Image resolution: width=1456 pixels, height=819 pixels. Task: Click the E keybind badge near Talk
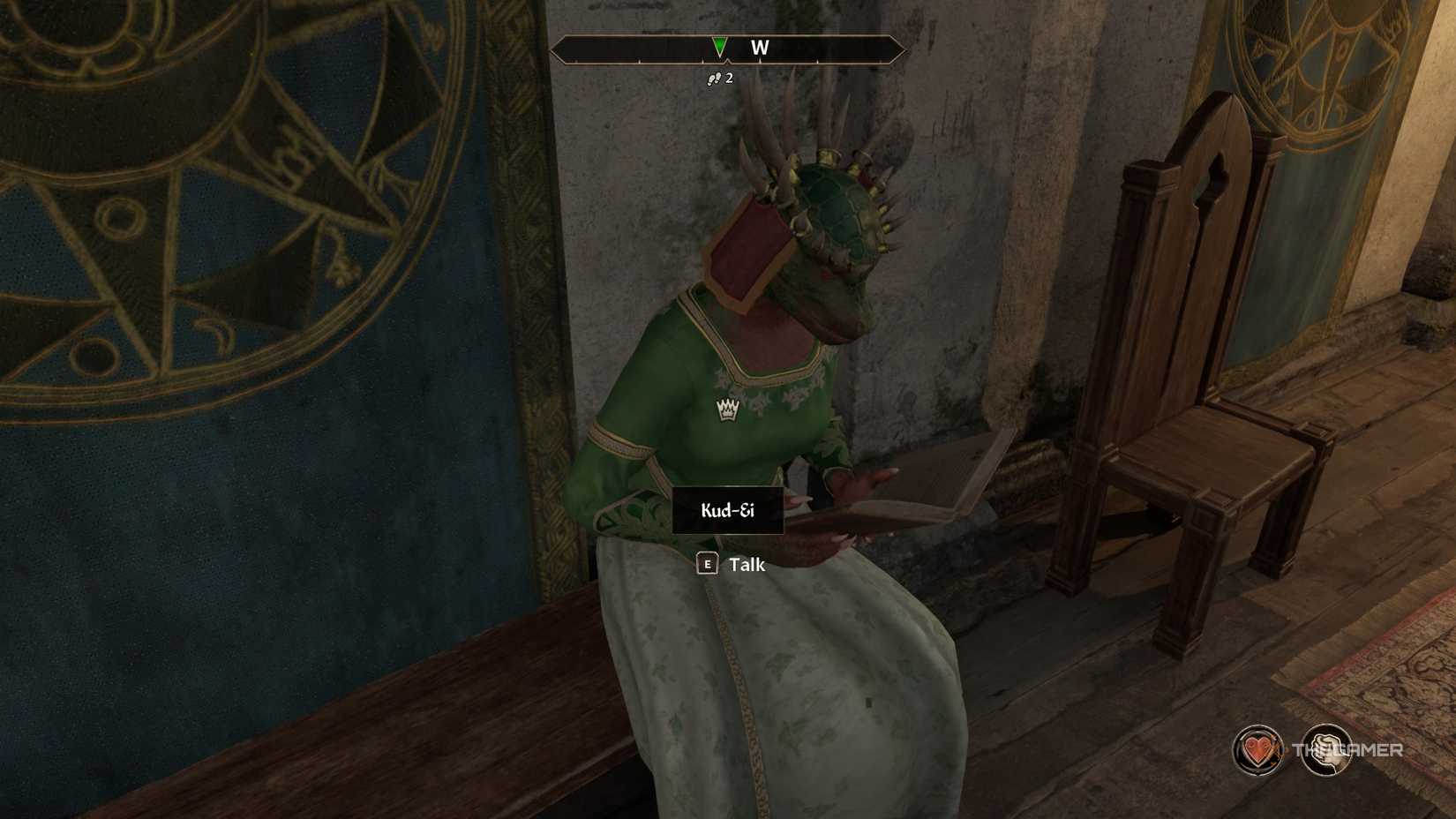706,565
